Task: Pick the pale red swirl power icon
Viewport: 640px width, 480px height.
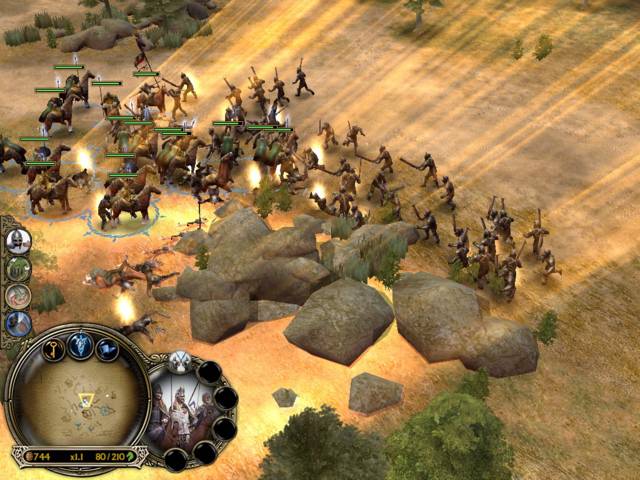Action: click(19, 296)
